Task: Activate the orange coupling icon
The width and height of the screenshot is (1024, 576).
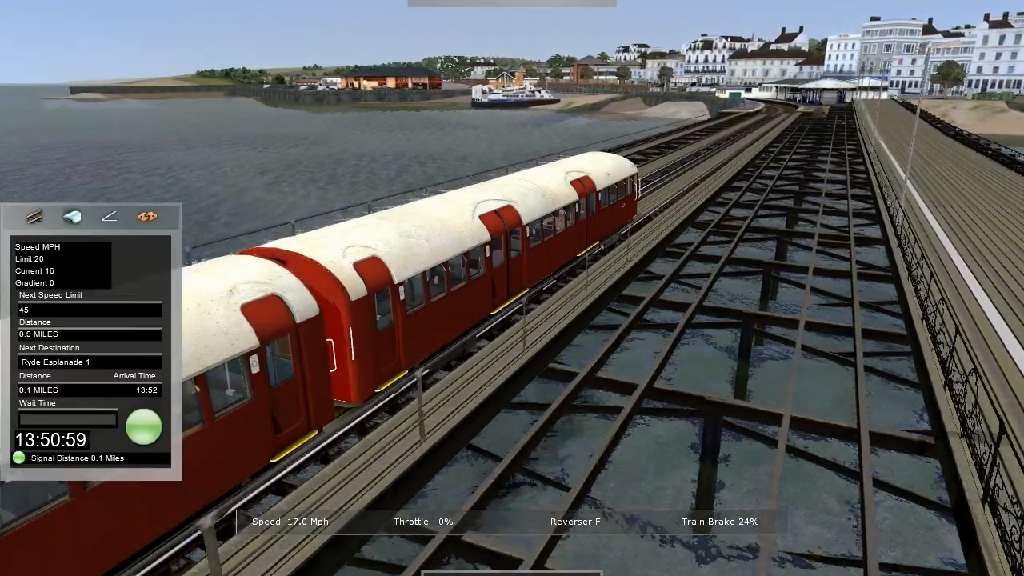Action: 147,216
